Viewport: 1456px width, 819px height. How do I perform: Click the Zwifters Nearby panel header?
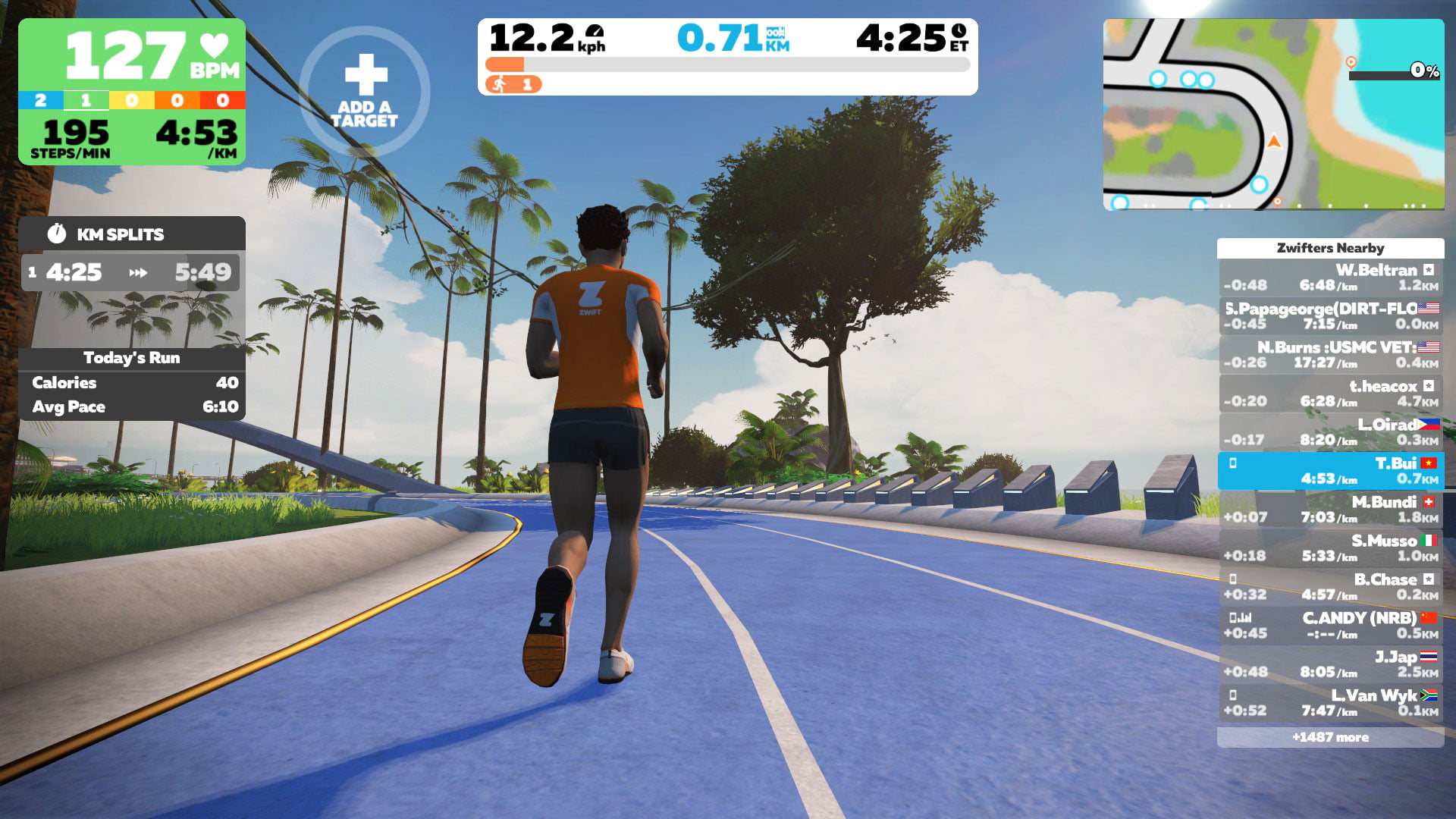point(1331,248)
